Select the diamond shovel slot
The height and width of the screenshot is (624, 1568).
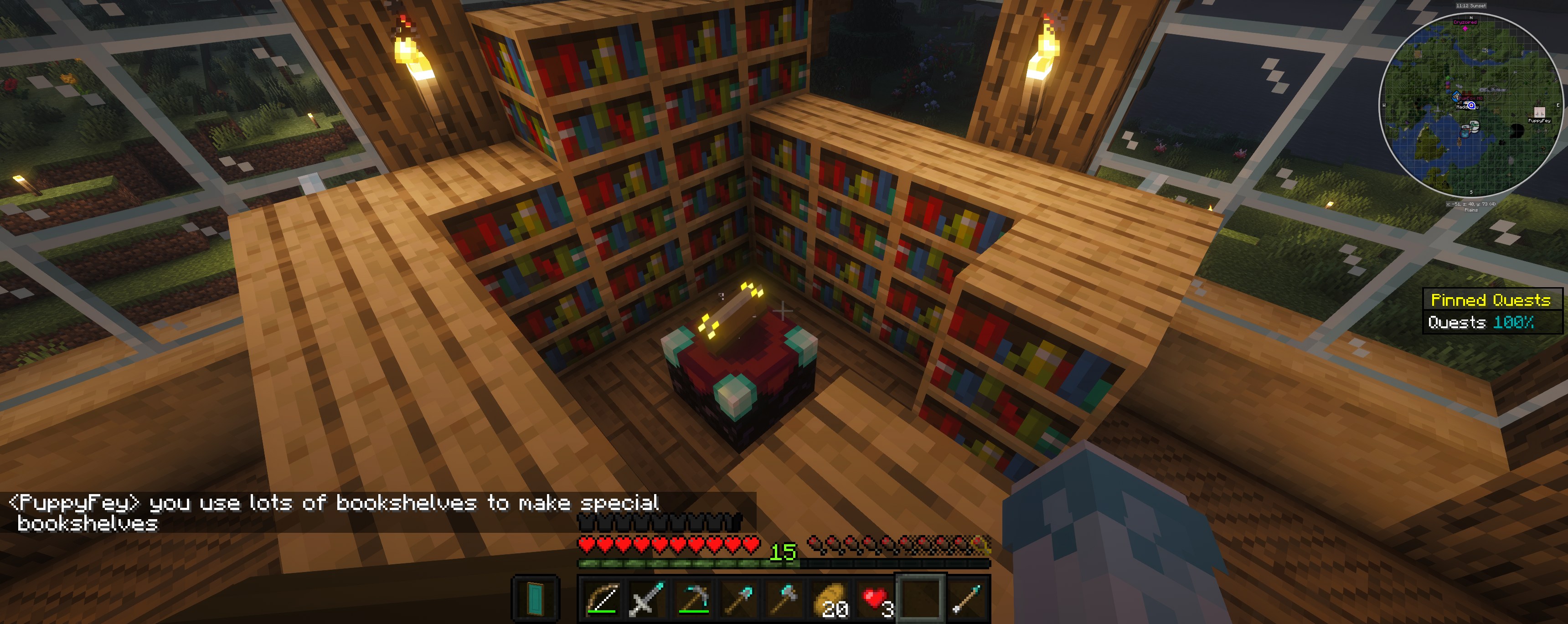[738, 598]
